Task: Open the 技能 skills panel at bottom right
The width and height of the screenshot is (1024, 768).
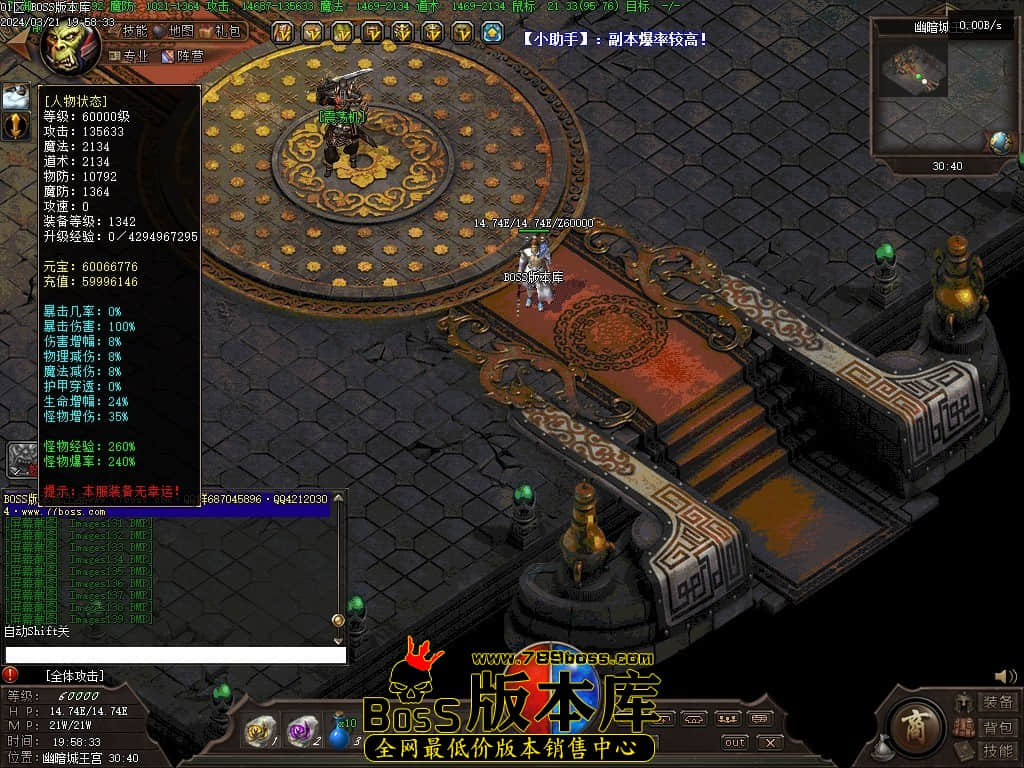Action: click(996, 751)
